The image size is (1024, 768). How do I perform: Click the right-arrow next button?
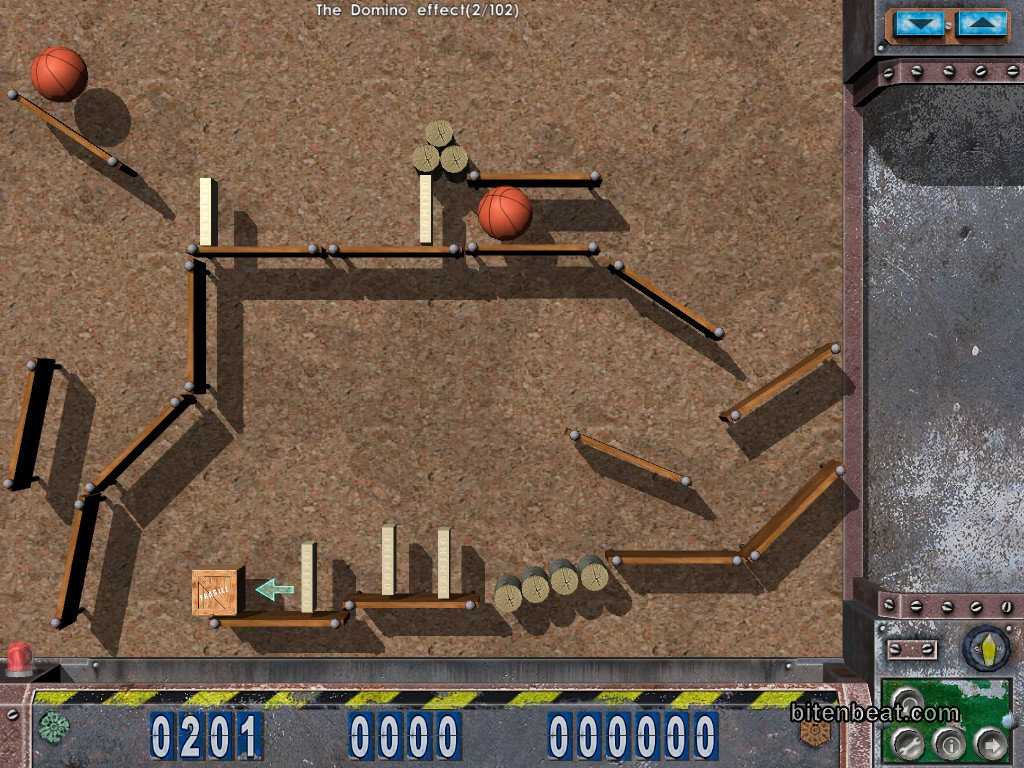[x=990, y=743]
